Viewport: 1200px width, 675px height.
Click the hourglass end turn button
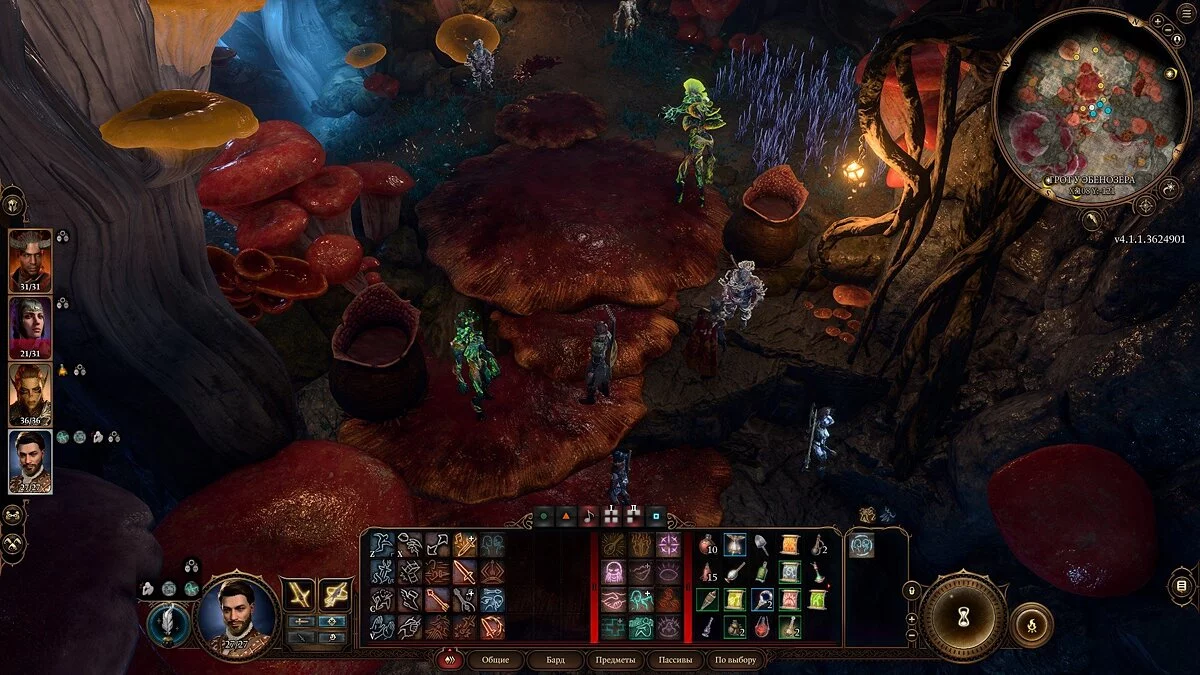pos(963,615)
